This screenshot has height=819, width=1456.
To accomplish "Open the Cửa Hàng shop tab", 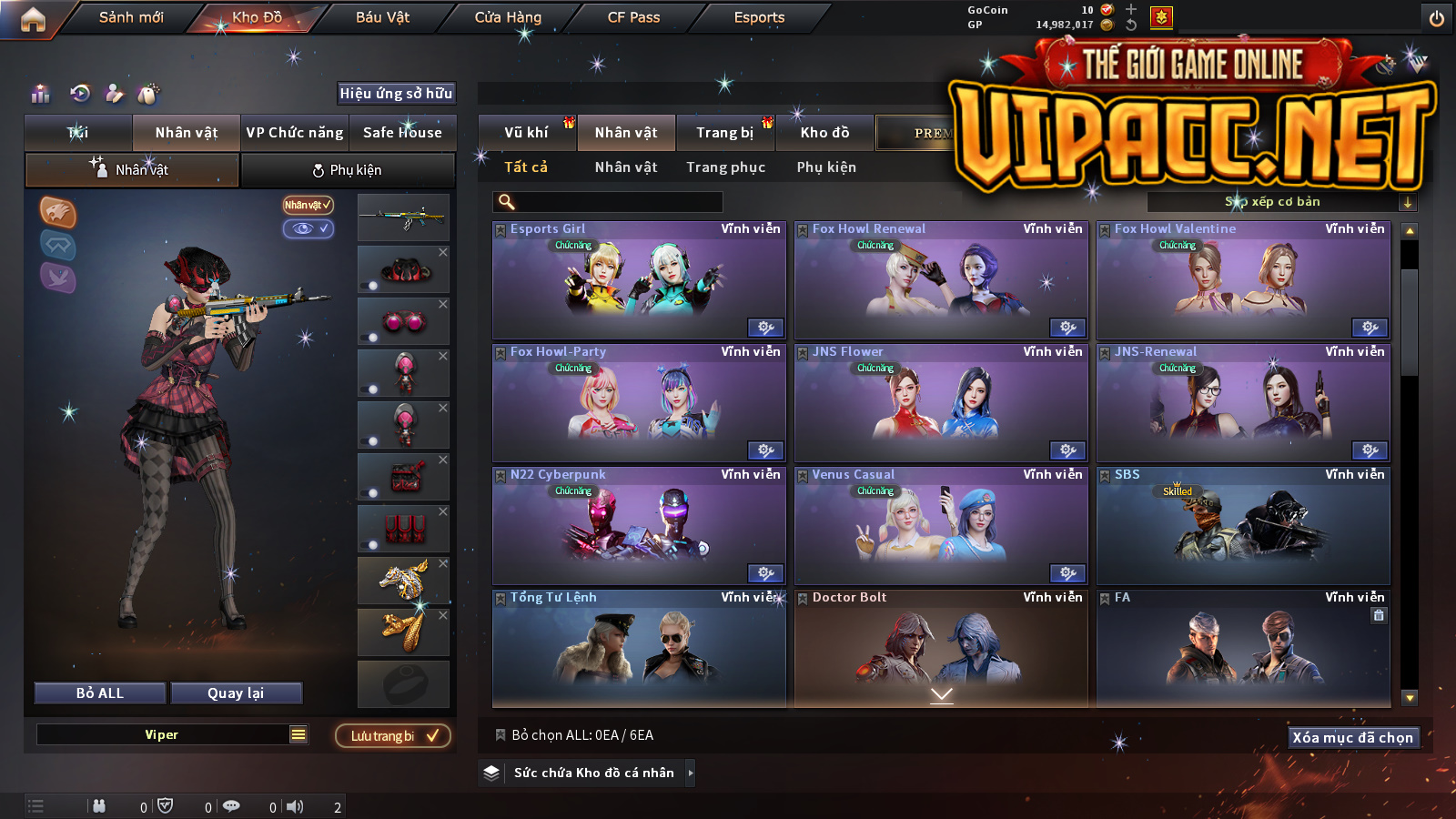I will coord(508,17).
